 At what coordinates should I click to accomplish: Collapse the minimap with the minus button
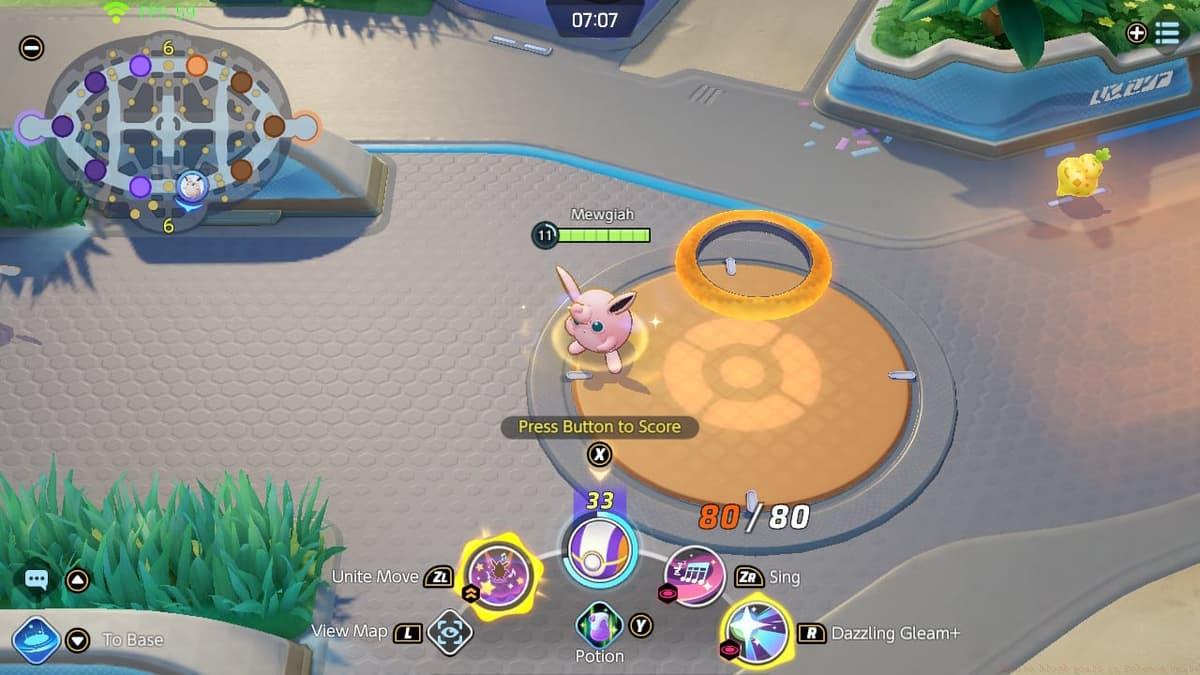(x=31, y=47)
